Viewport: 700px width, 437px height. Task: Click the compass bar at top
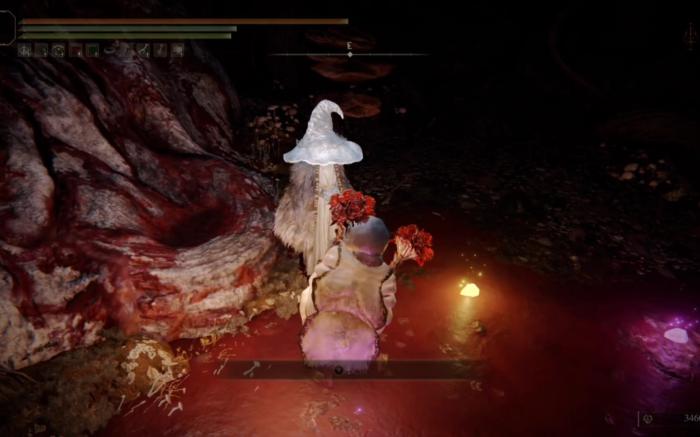point(348,54)
